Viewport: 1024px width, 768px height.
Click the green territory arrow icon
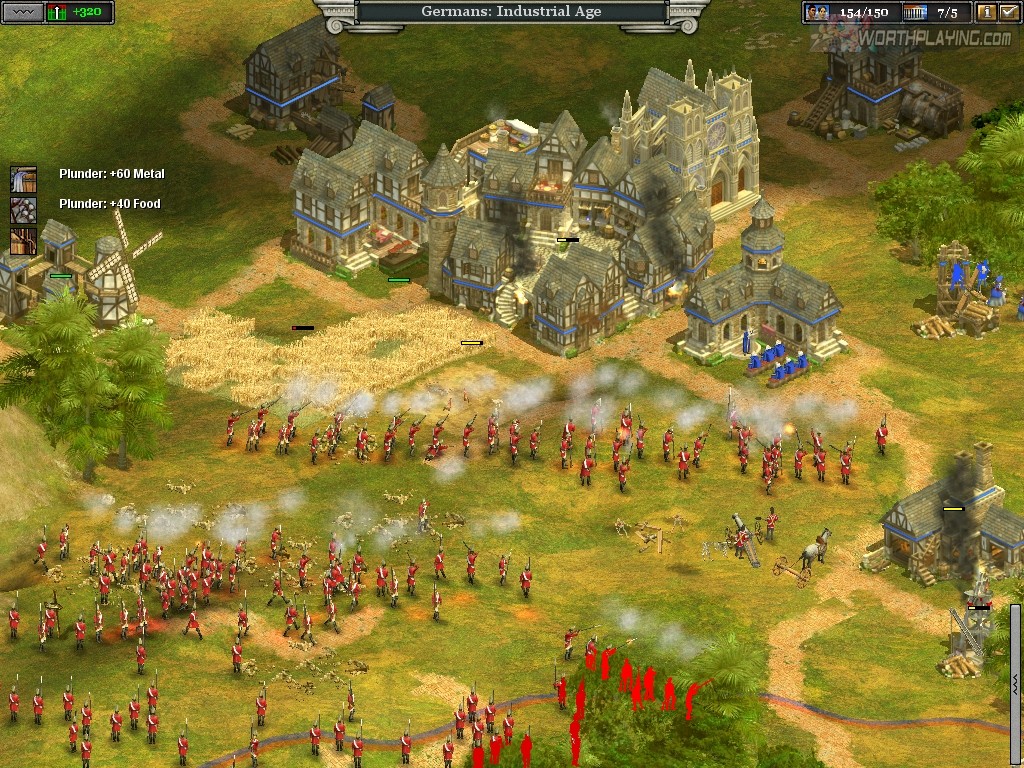tap(57, 12)
